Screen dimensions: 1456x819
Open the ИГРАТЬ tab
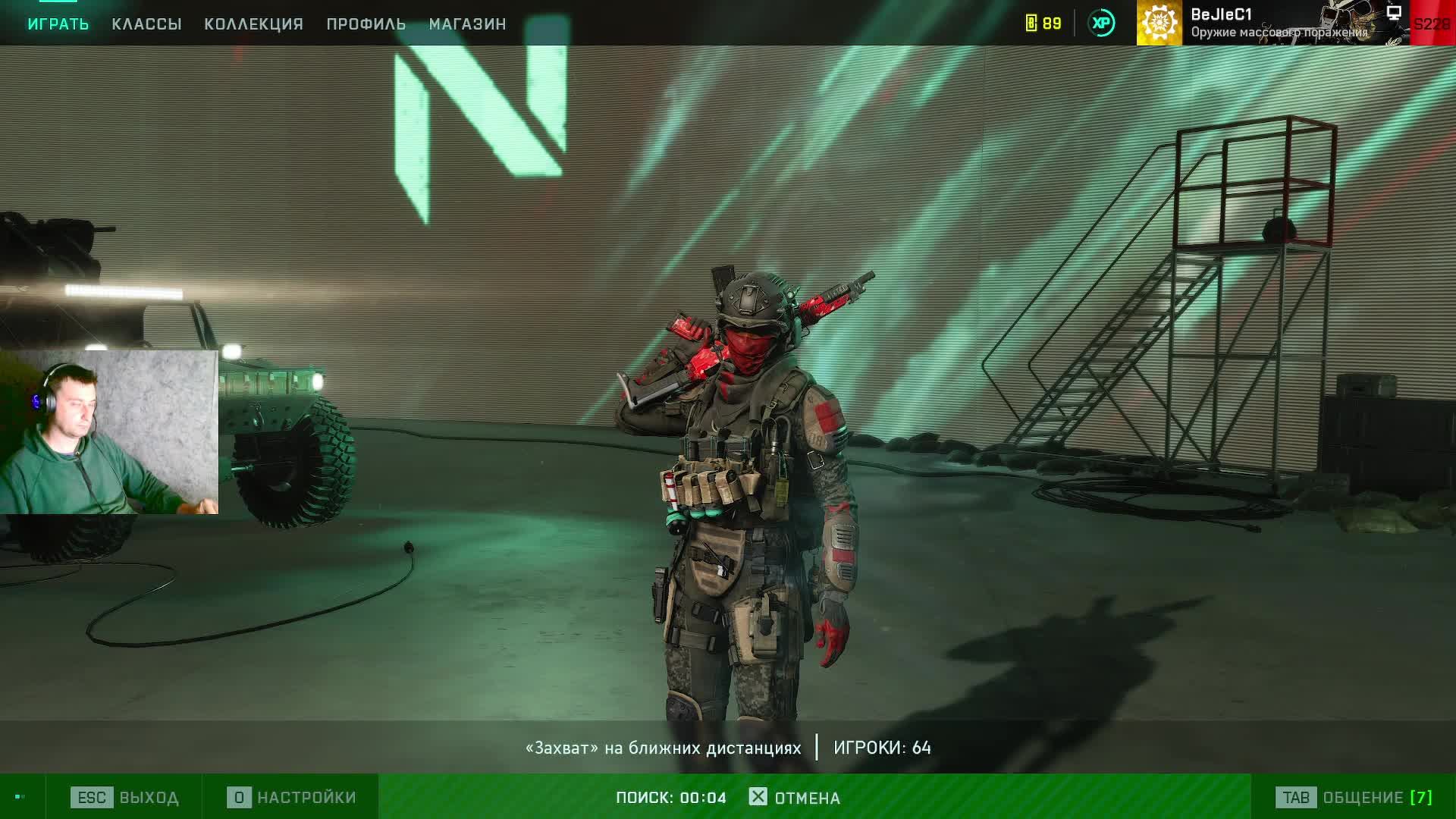[x=58, y=24]
